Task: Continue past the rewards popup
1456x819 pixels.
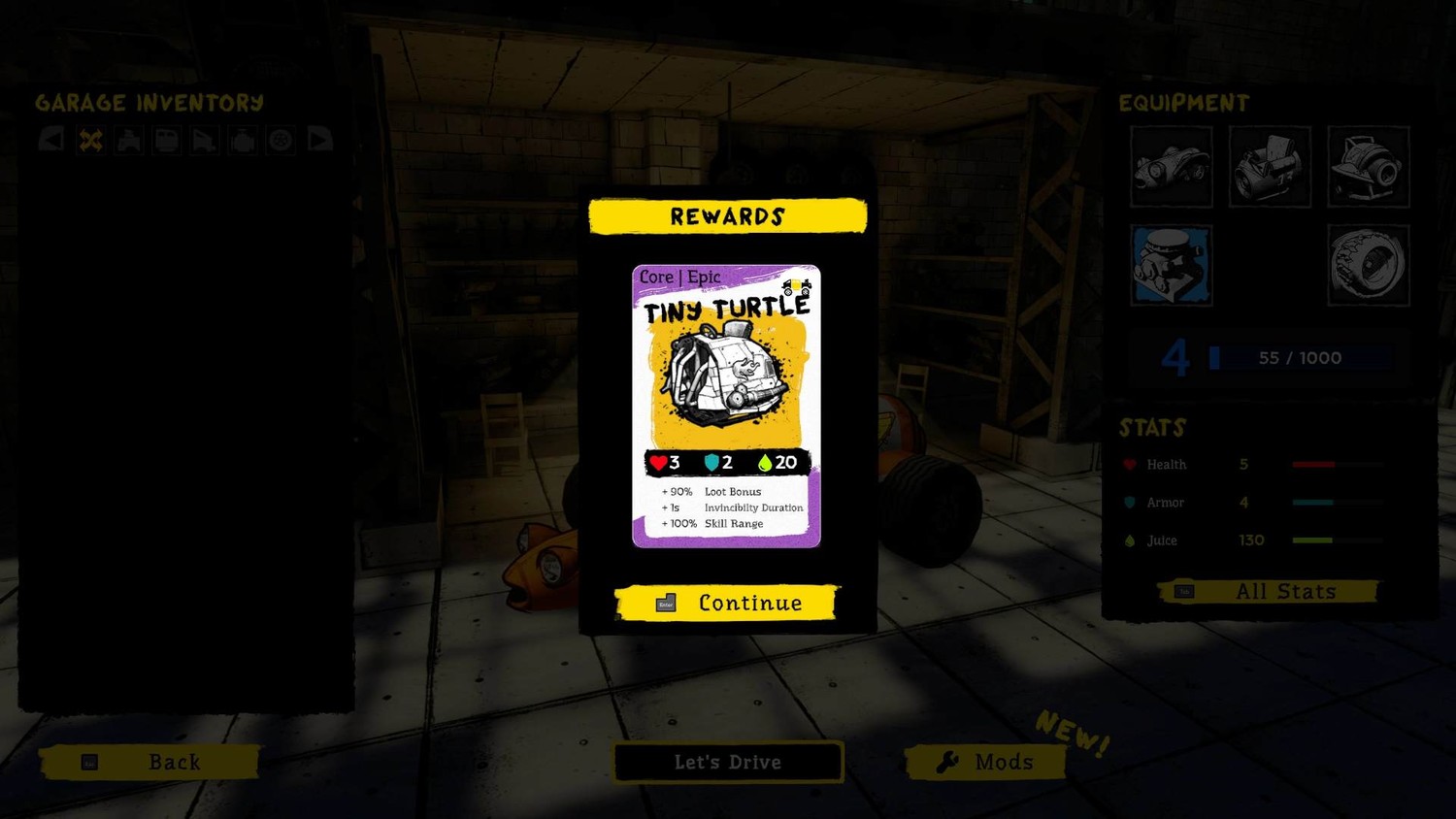Action: [x=727, y=603]
